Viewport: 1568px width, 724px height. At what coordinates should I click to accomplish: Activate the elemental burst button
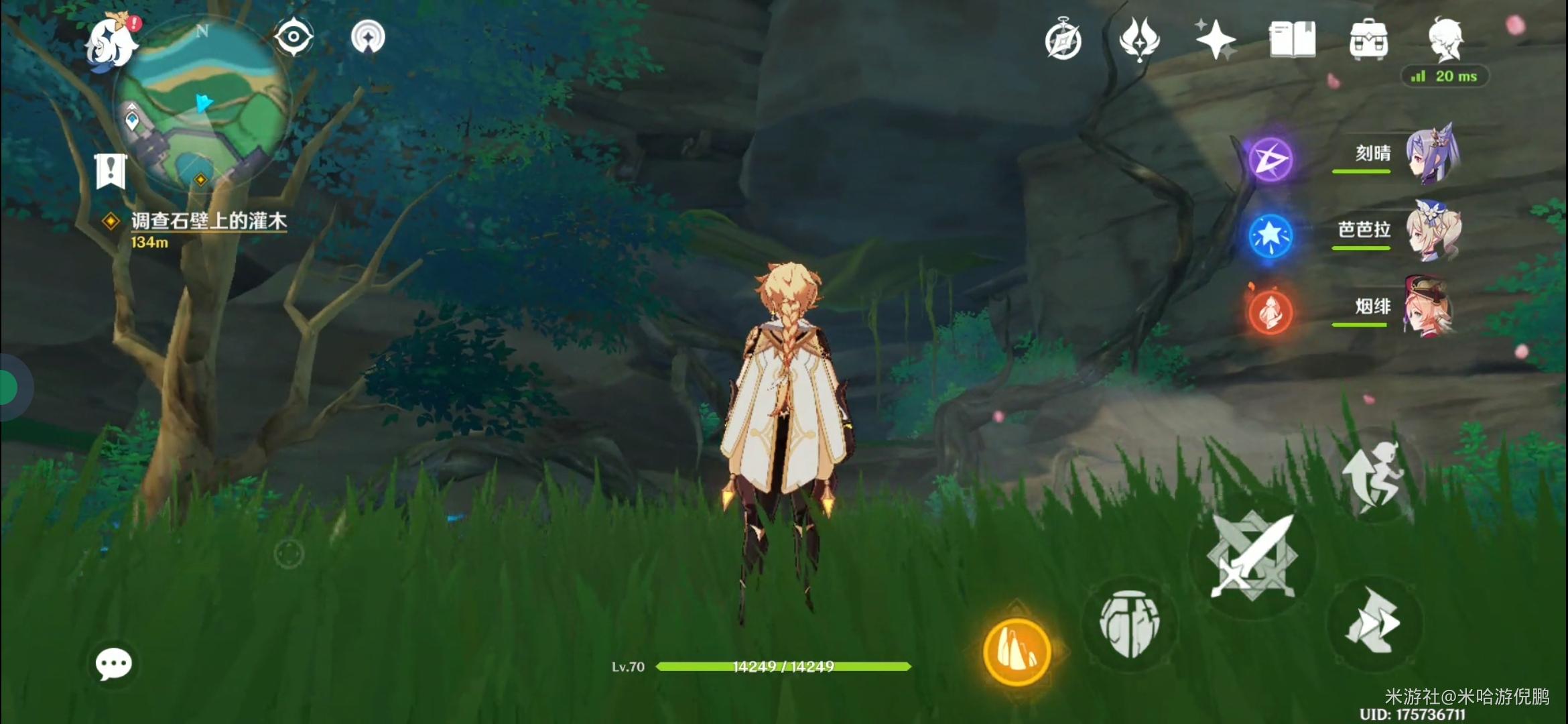pyautogui.click(x=1130, y=625)
